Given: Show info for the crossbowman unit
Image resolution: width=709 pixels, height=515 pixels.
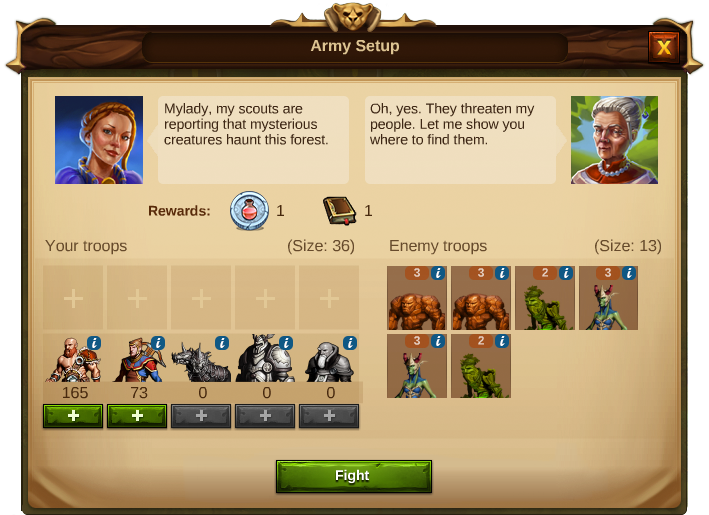Looking at the screenshot, I should [158, 342].
